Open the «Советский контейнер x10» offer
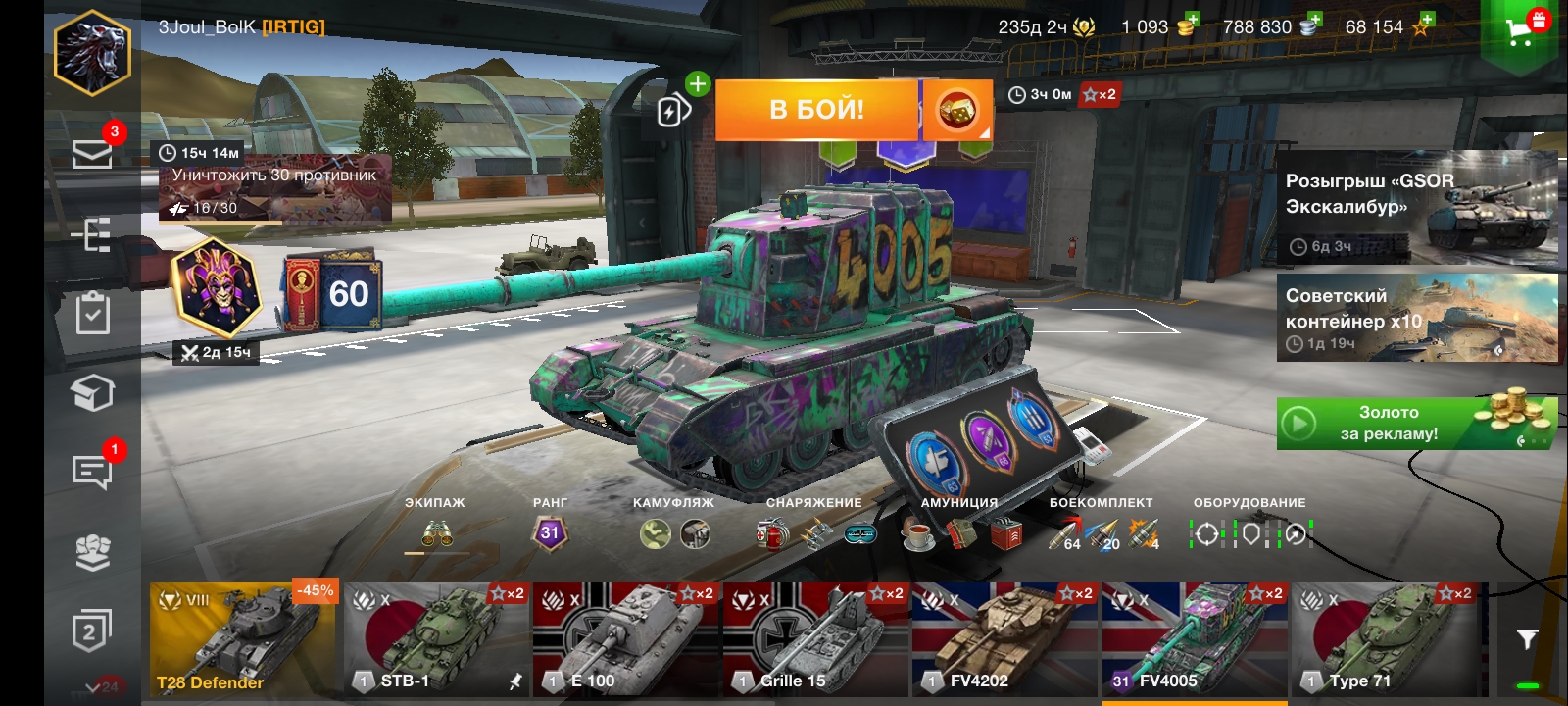 1416,318
